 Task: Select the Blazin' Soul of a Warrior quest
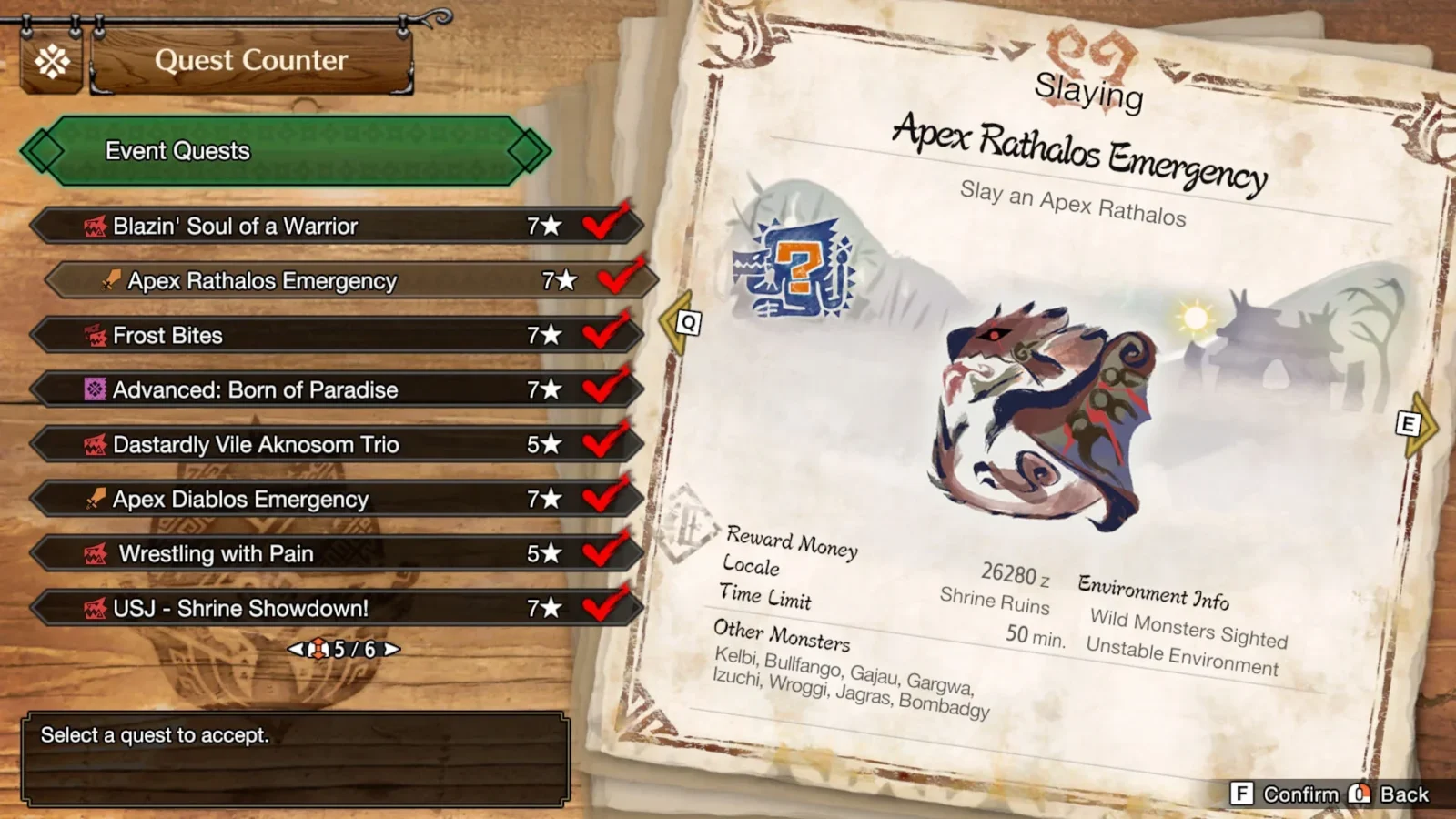tap(337, 226)
